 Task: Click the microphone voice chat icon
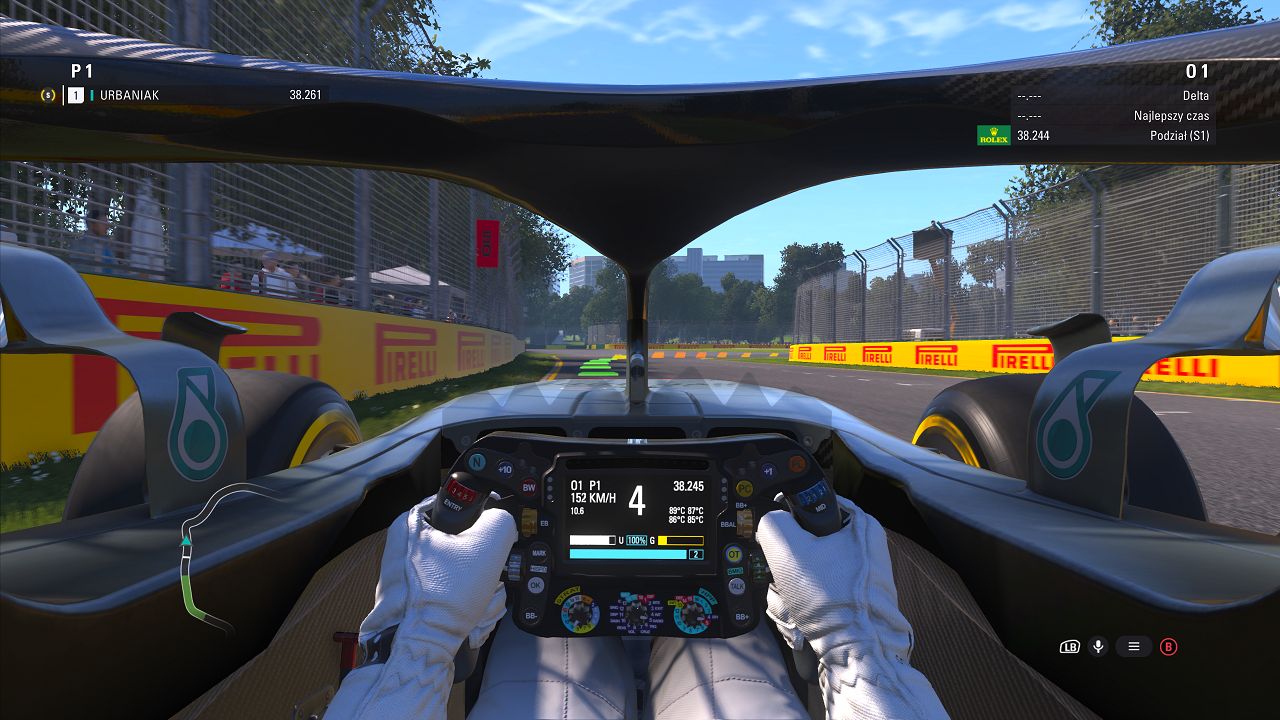click(1097, 646)
